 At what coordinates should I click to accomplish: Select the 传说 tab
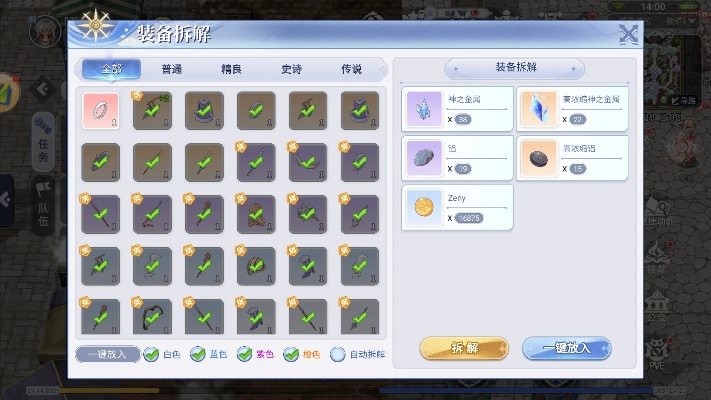pos(350,69)
